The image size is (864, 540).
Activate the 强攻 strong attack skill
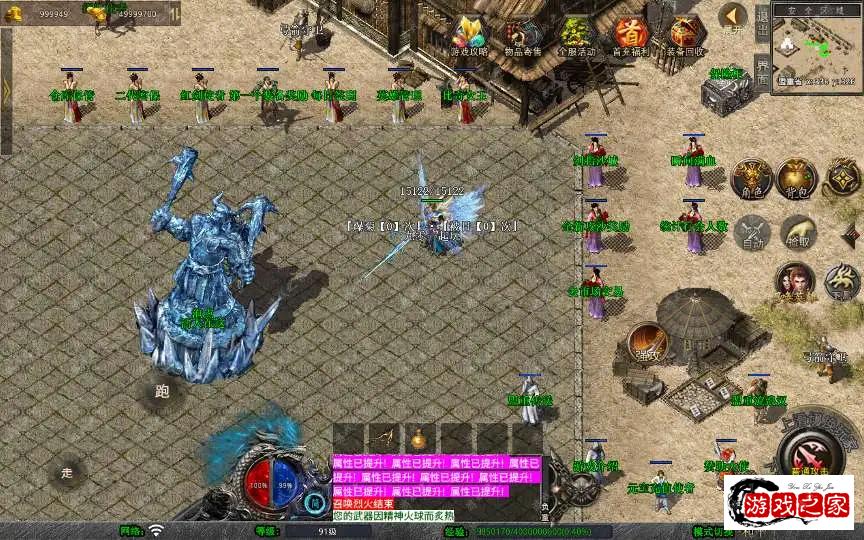click(648, 343)
